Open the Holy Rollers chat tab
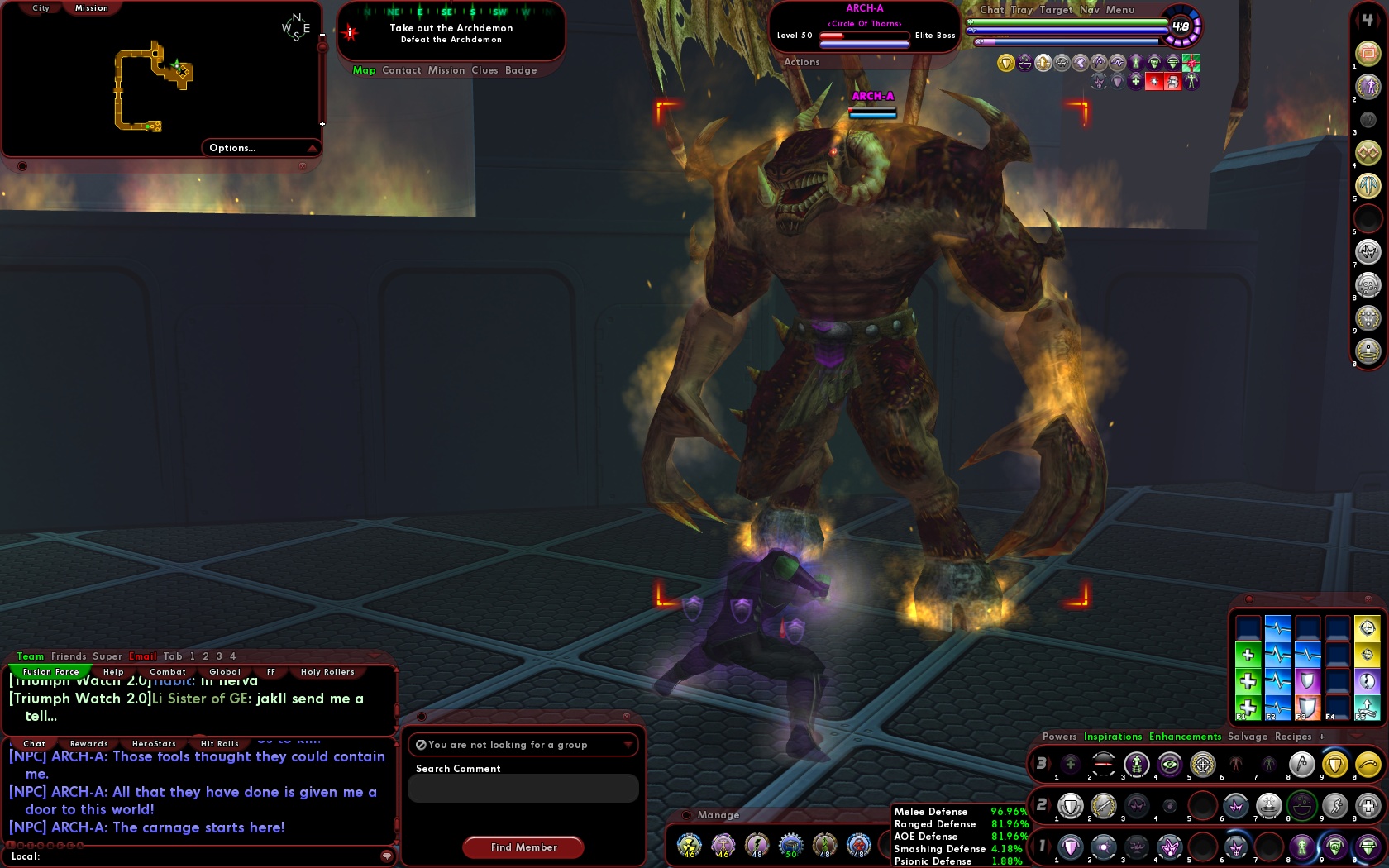1389x868 pixels. point(327,671)
